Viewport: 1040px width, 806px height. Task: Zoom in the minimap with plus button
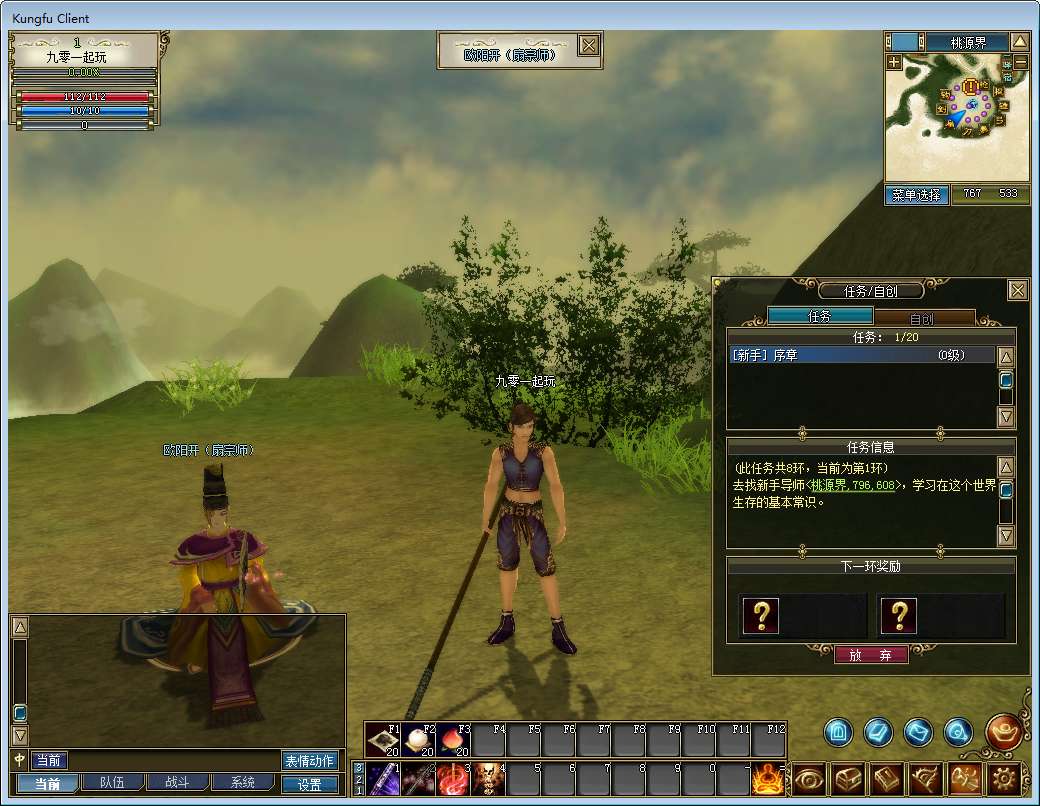click(893, 62)
